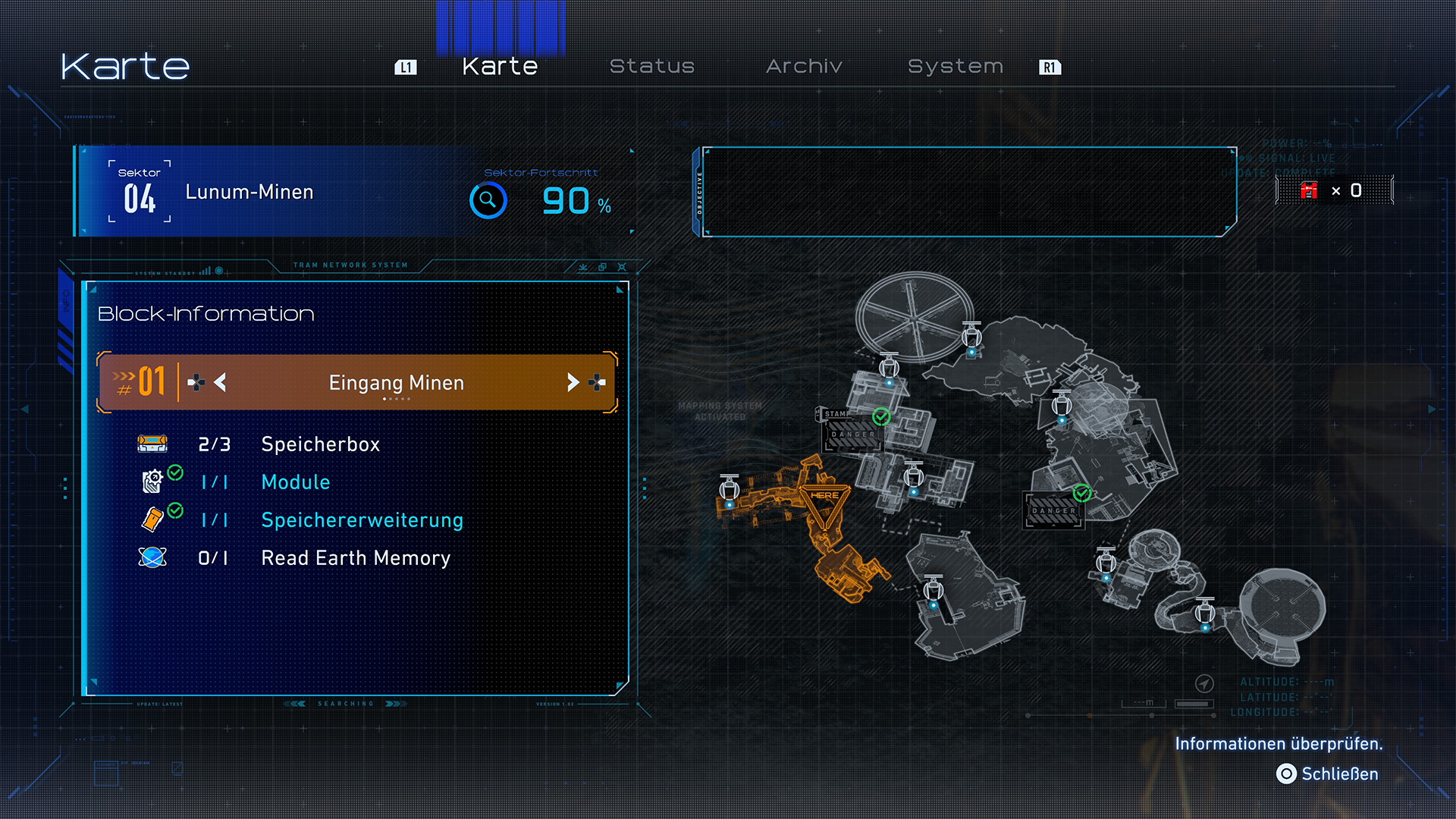
Task: Choose the Speichererweiterung row
Action: (362, 520)
